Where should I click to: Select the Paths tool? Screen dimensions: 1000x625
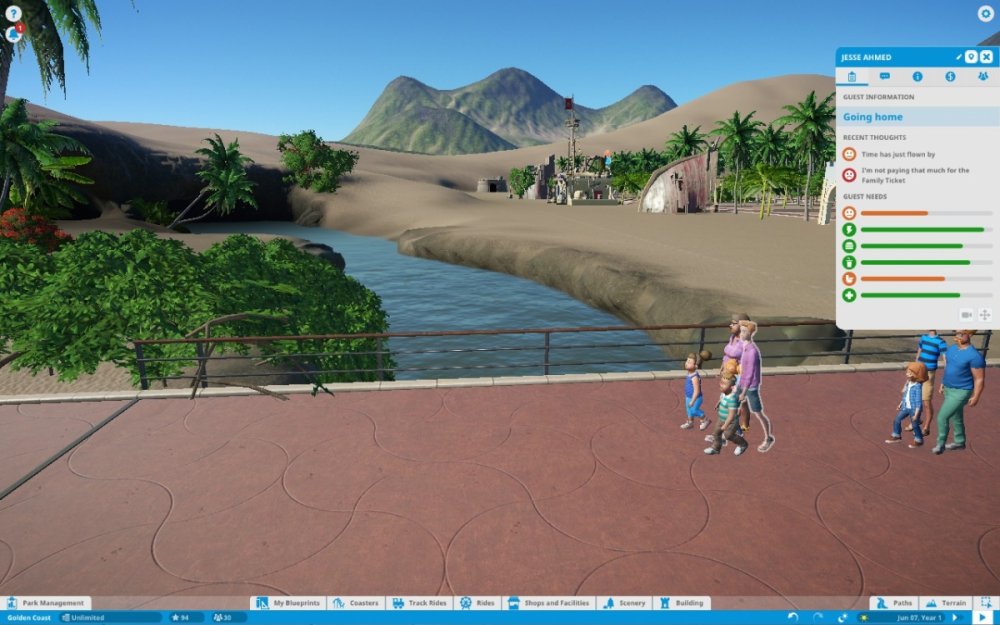[894, 603]
